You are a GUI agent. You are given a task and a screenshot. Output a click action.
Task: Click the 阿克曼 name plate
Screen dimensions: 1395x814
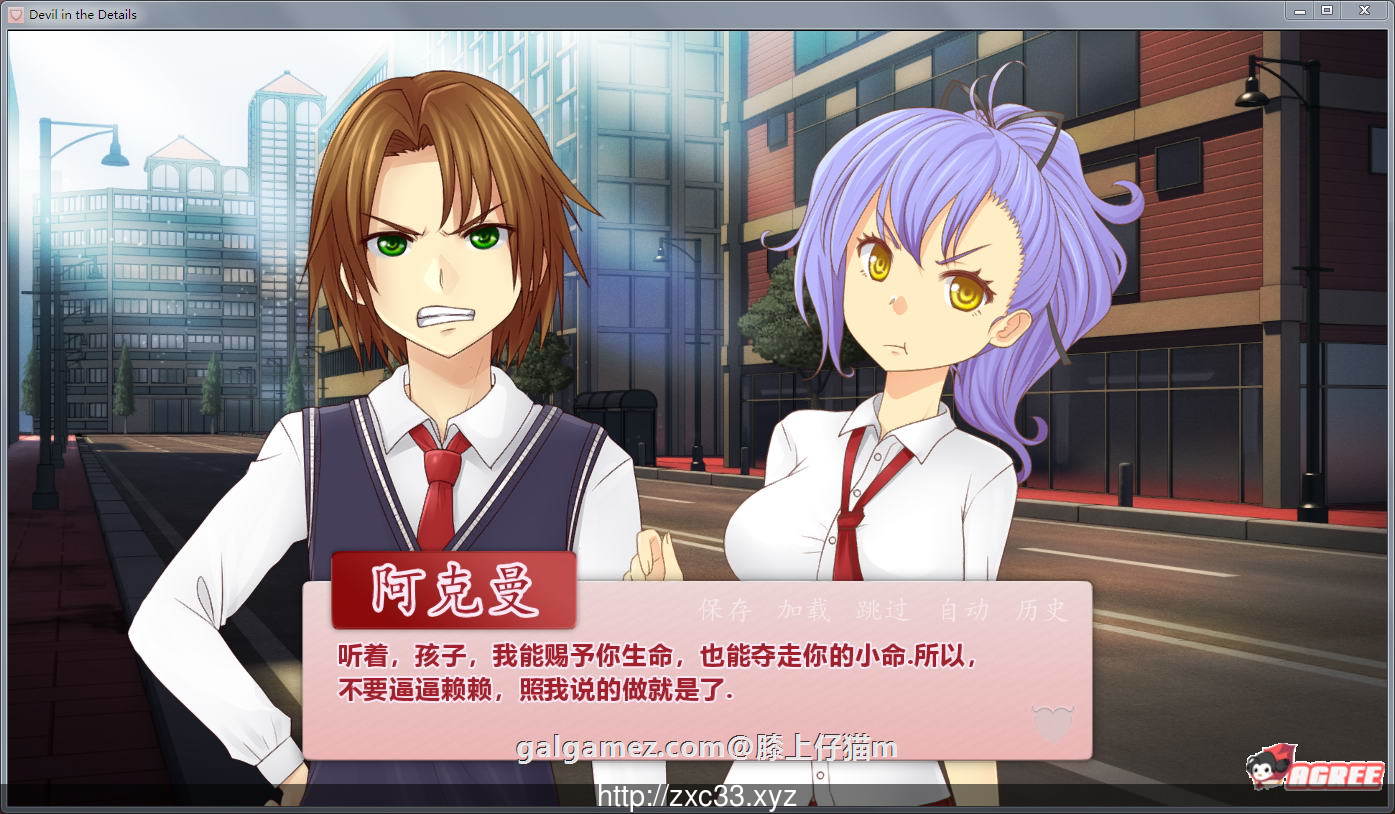point(453,589)
